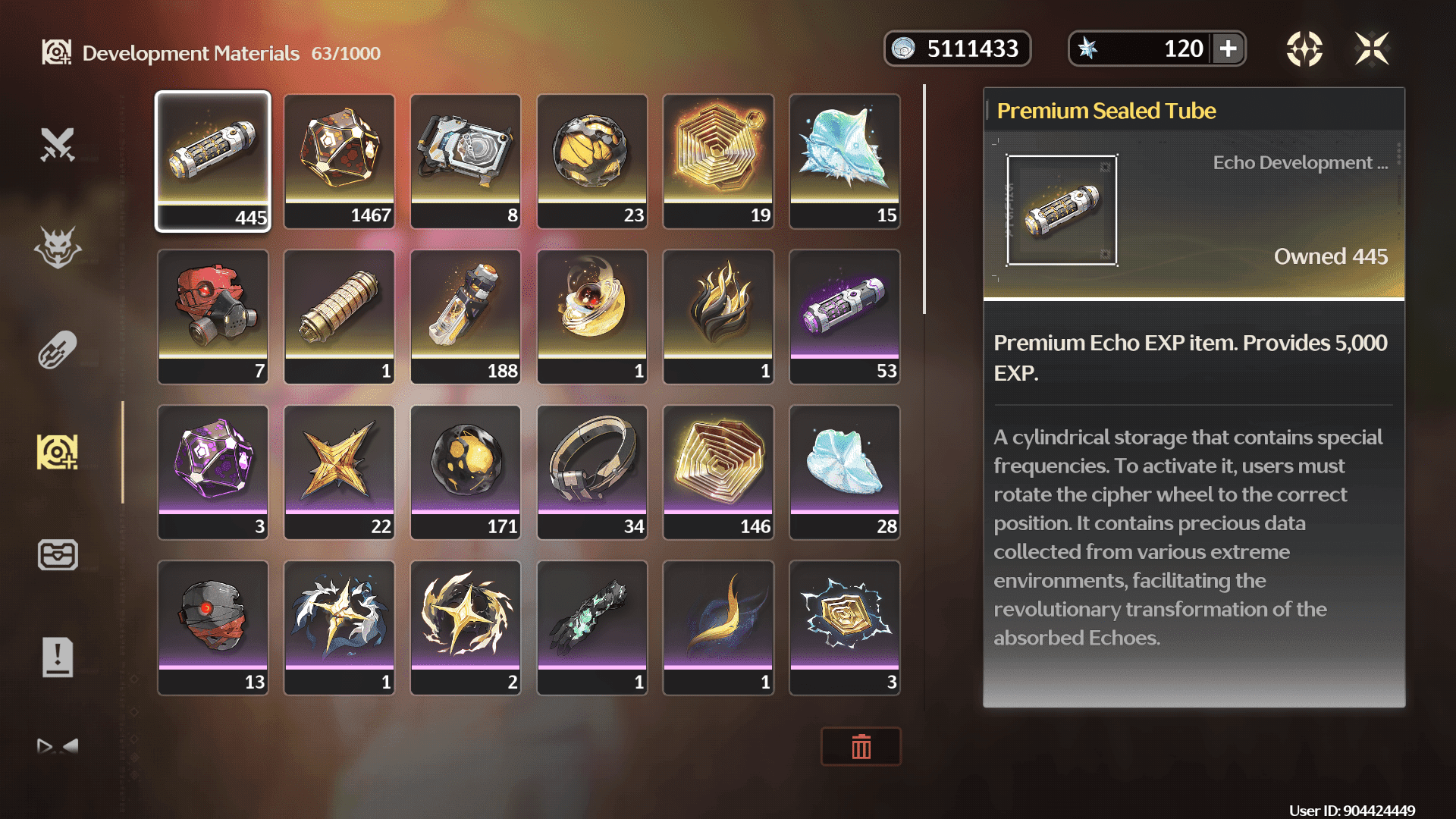Open the red trash can discard button
The width and height of the screenshot is (1456, 819).
pyautogui.click(x=861, y=747)
